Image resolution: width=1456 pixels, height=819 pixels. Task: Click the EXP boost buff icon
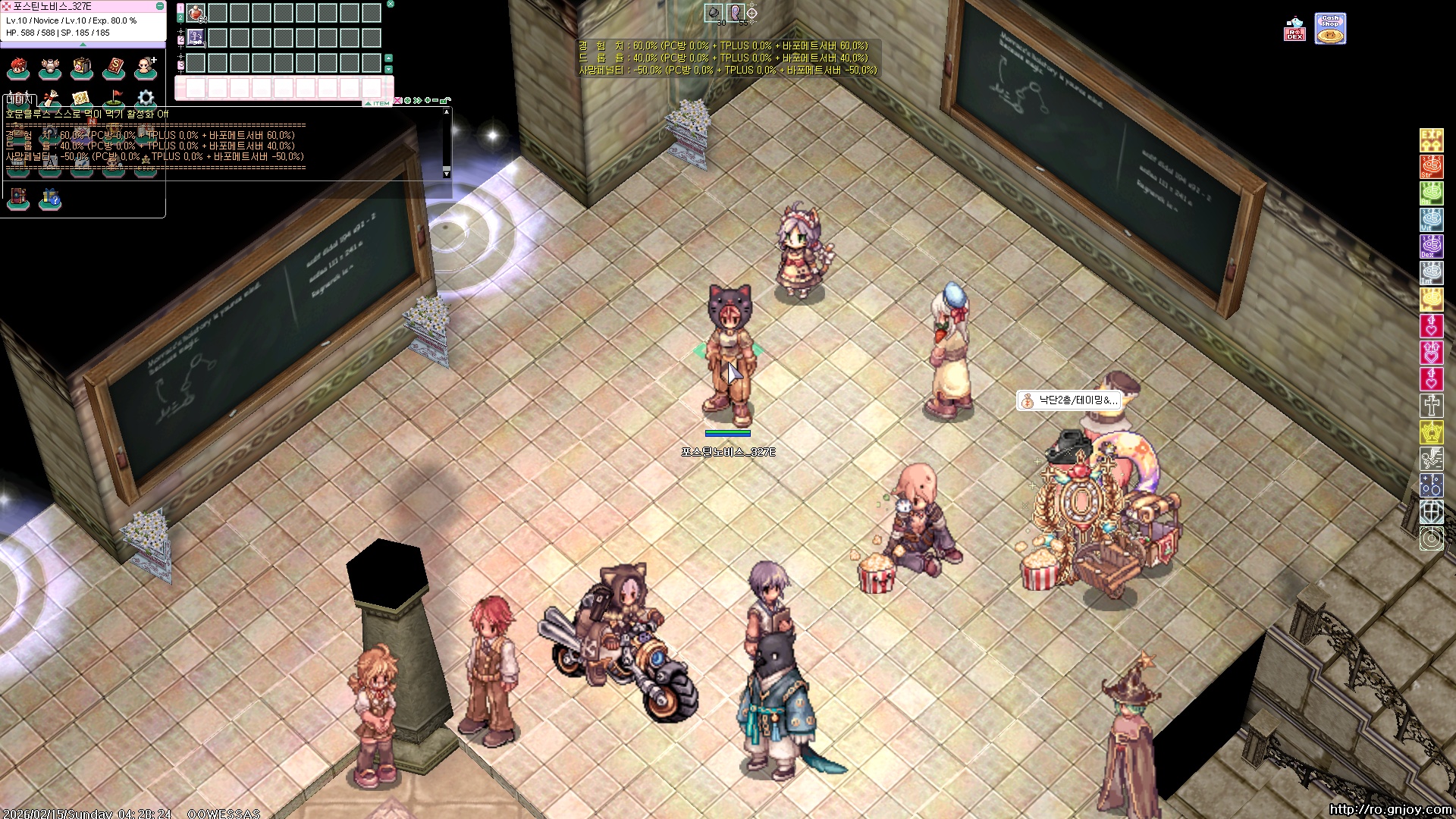(1431, 140)
